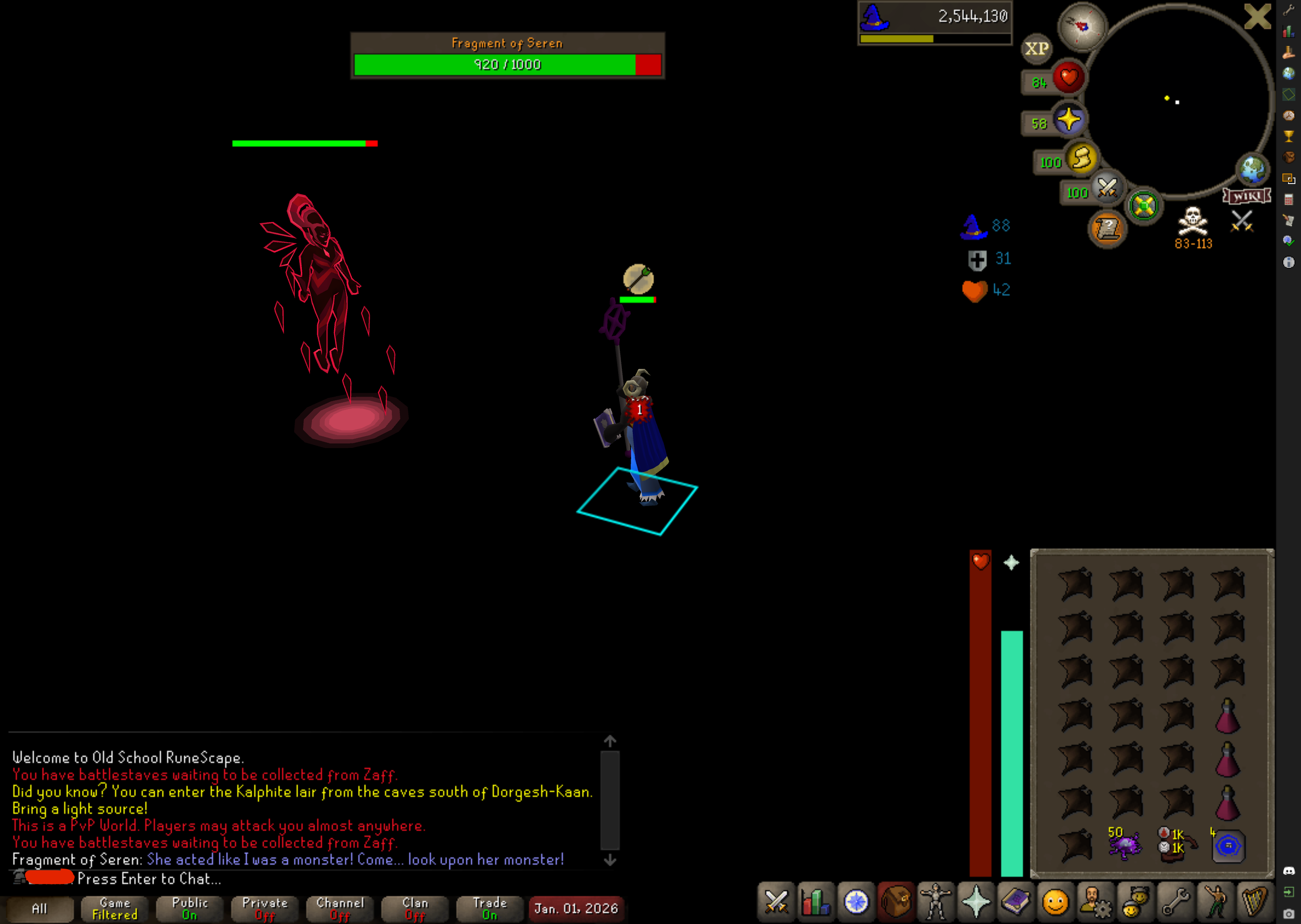Image resolution: width=1301 pixels, height=924 pixels.
Task: Click the Wiki lookup banner
Action: 1247,196
